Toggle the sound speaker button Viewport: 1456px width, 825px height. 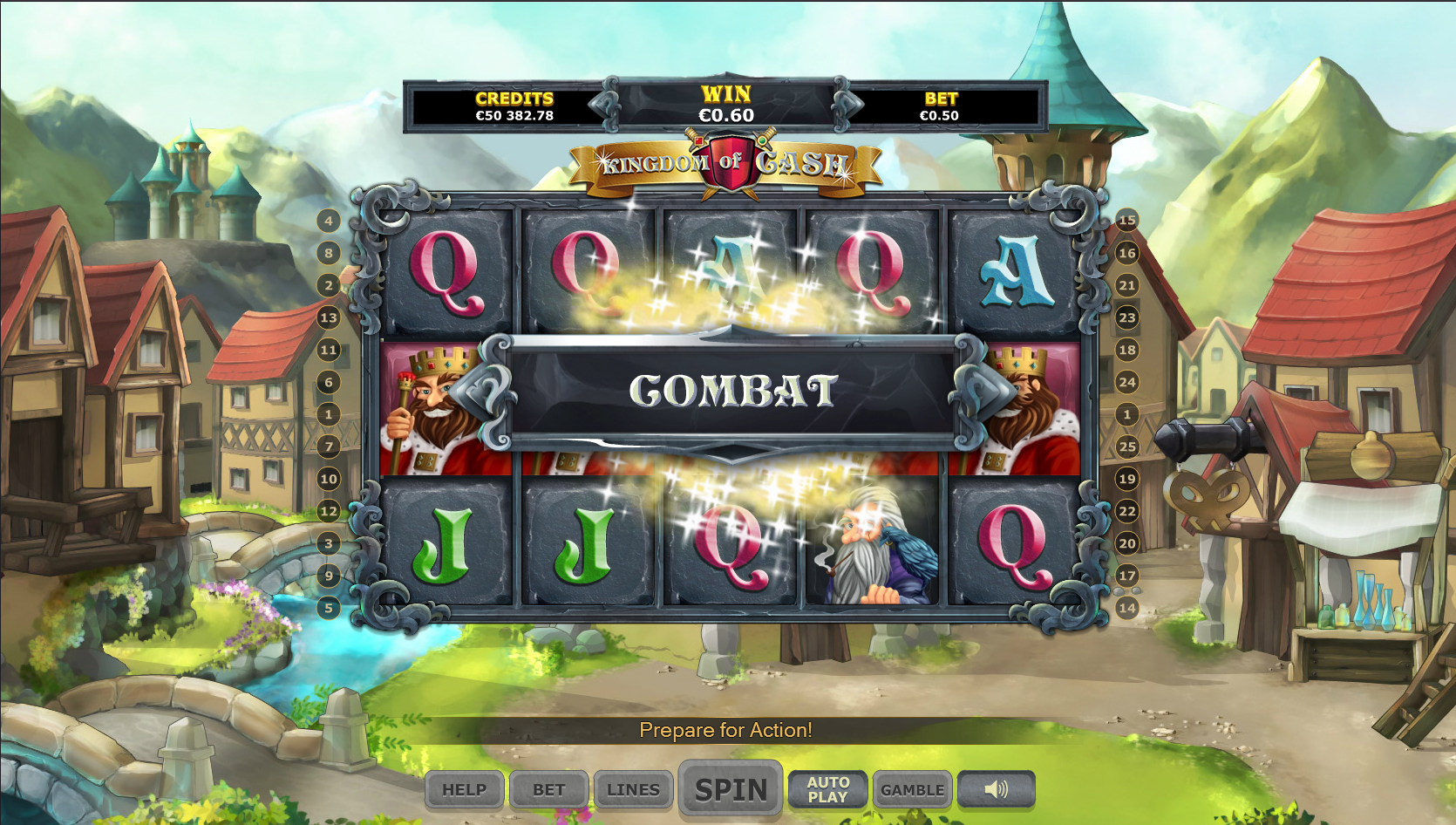point(996,790)
